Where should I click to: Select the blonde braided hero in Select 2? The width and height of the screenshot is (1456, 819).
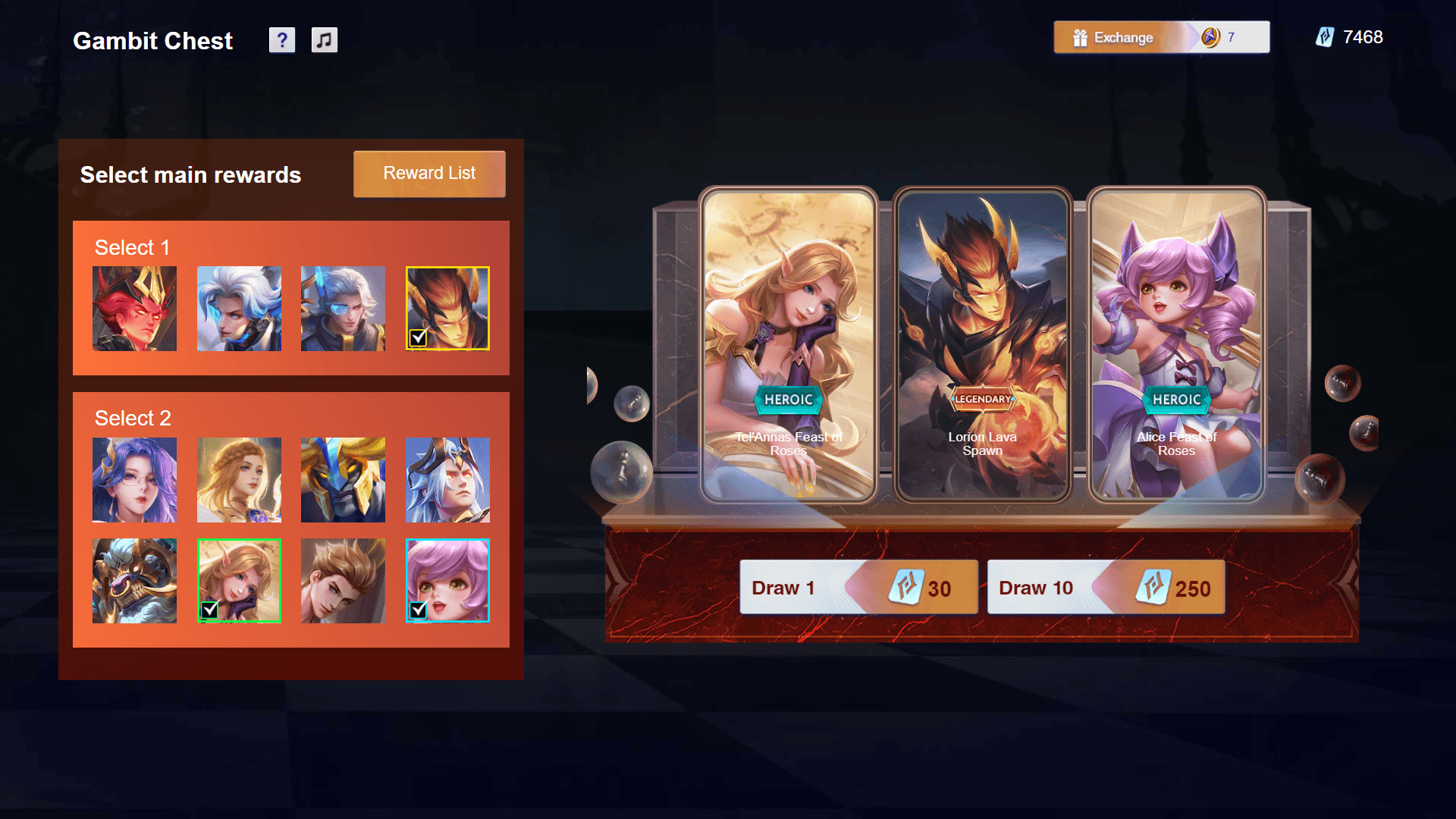[x=239, y=480]
